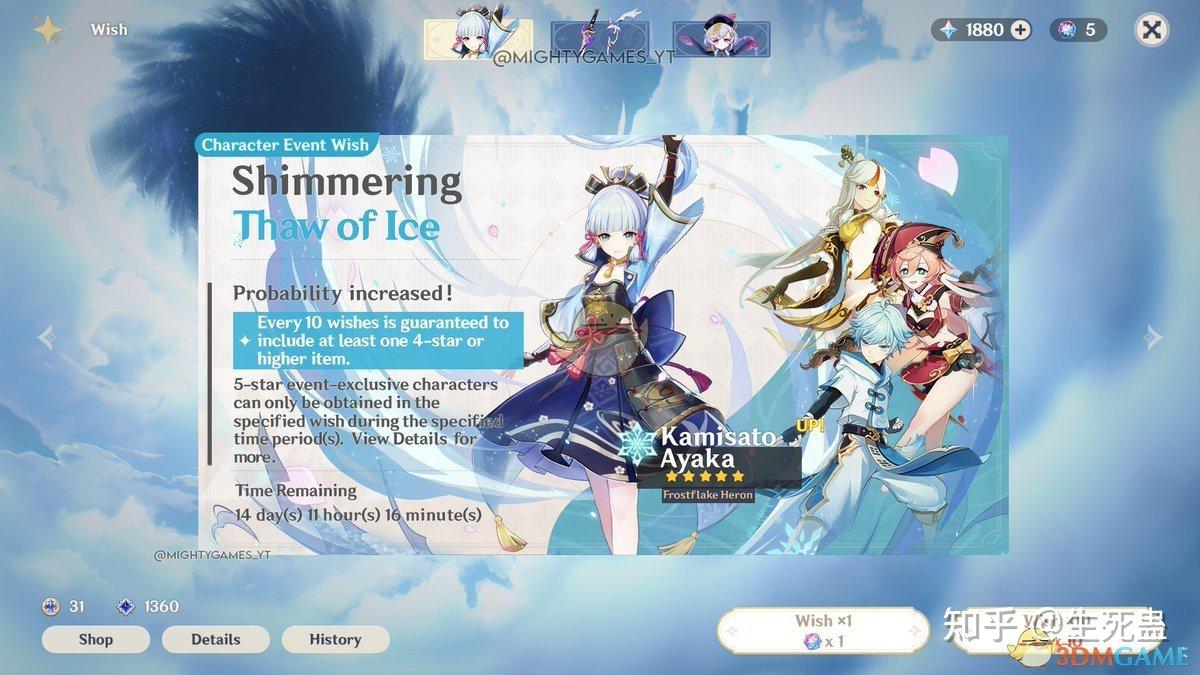Close the Wish screen

tap(1152, 30)
